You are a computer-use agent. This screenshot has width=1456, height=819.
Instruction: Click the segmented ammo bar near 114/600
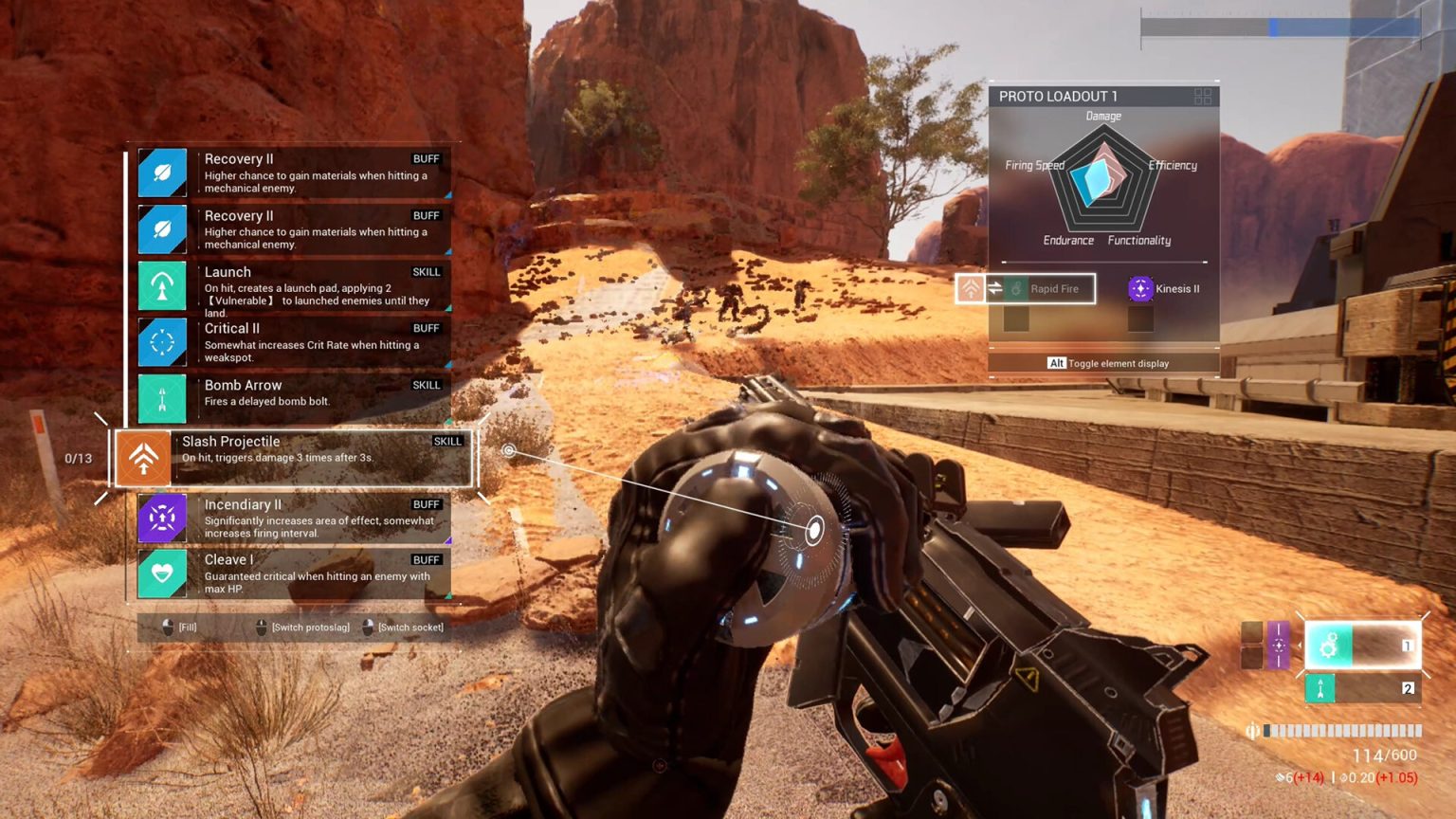pyautogui.click(x=1339, y=731)
